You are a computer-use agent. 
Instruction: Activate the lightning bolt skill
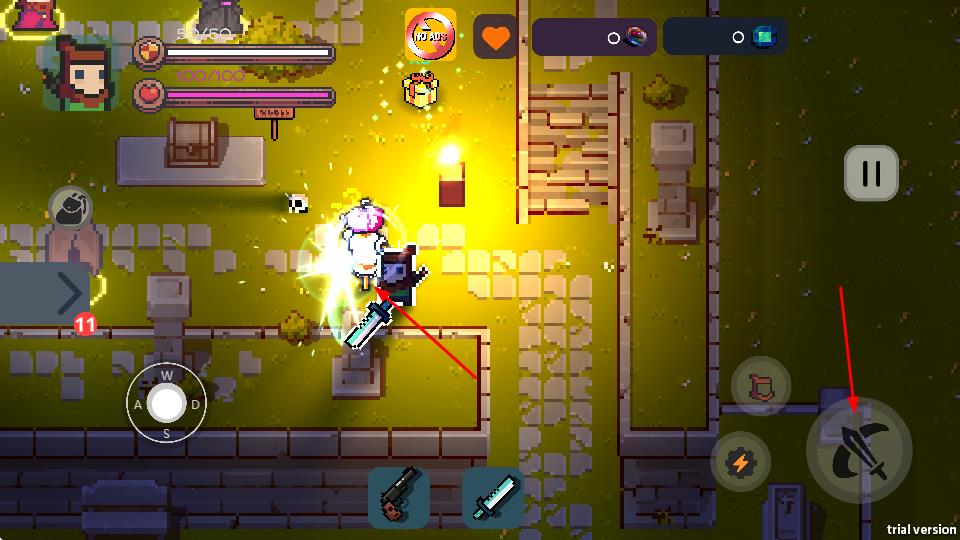740,462
